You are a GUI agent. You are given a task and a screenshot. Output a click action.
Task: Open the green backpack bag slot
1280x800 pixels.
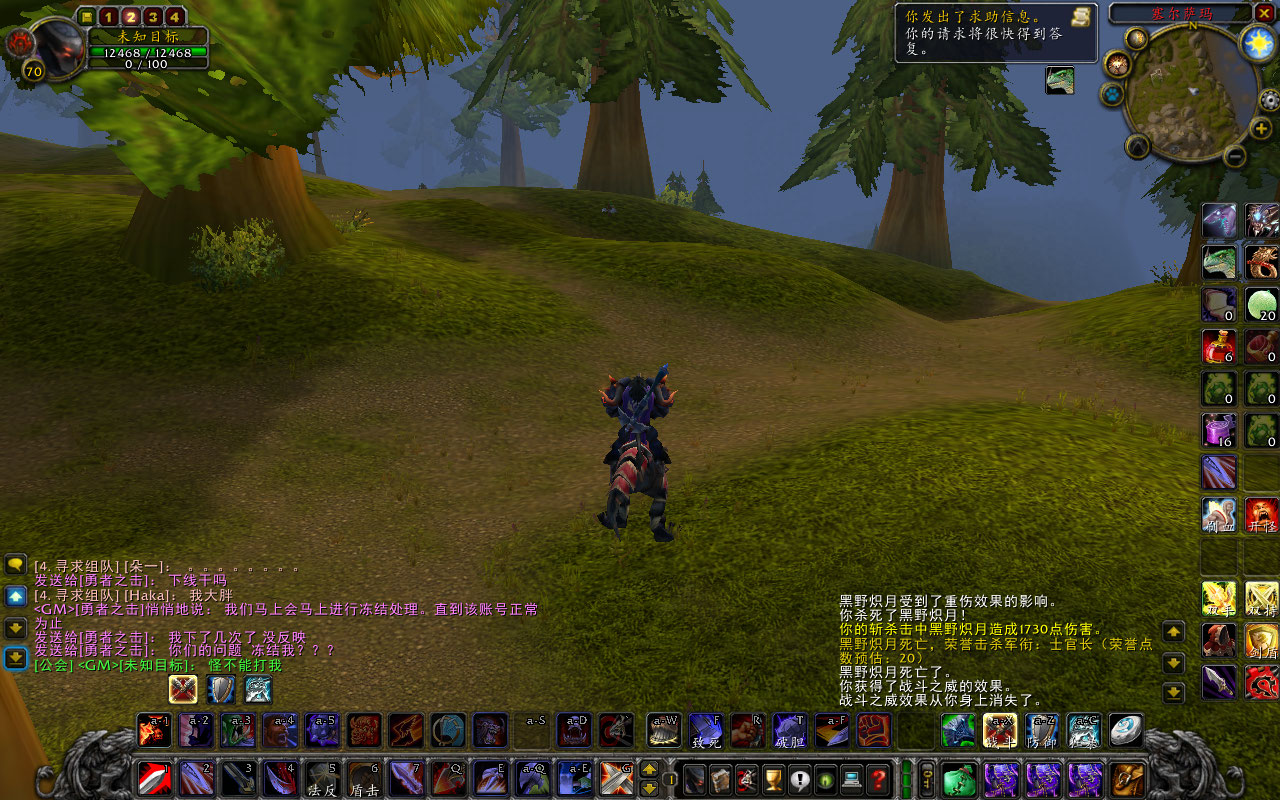coord(959,778)
